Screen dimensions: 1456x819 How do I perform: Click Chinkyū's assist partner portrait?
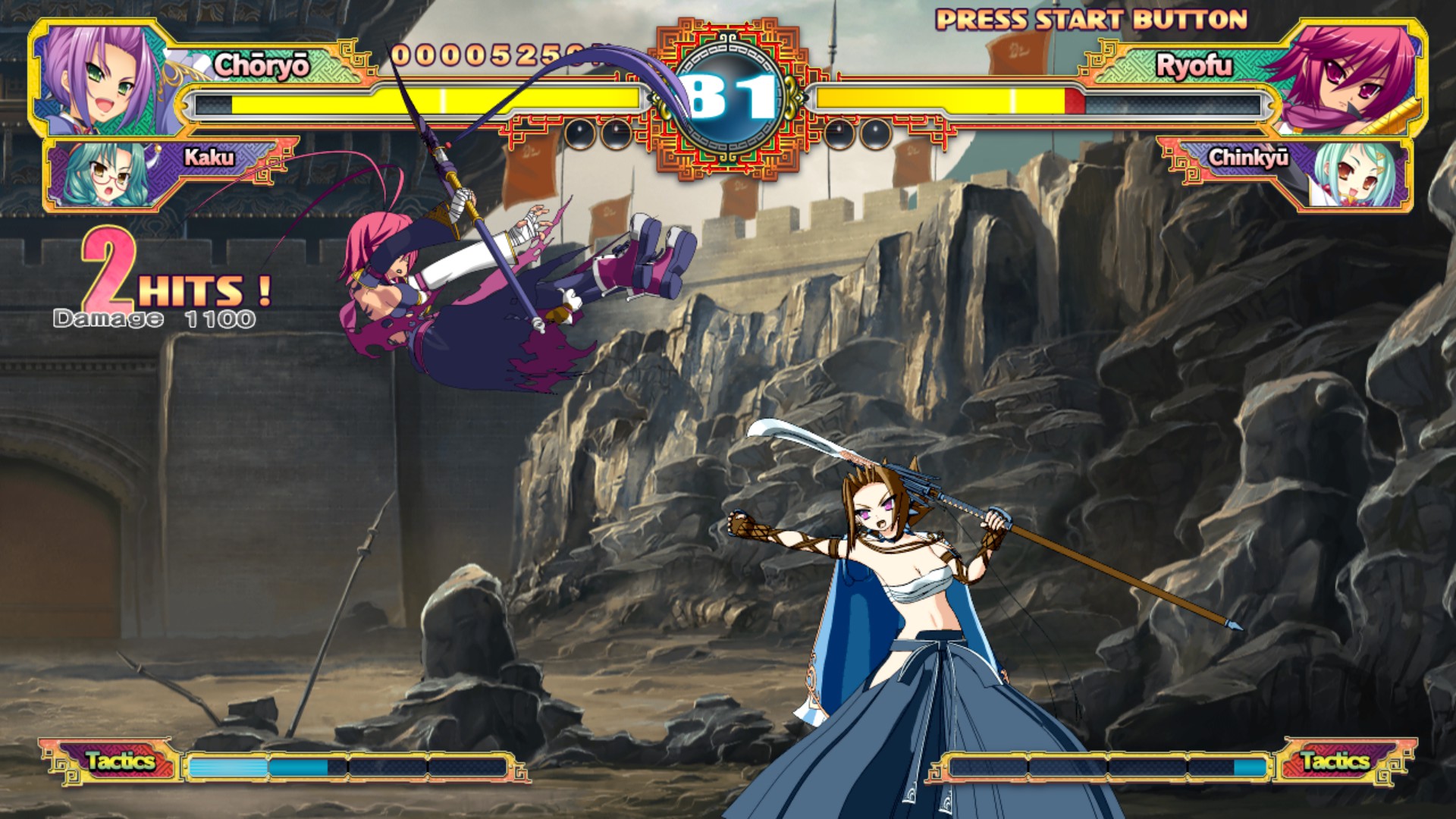pyautogui.click(x=1357, y=174)
